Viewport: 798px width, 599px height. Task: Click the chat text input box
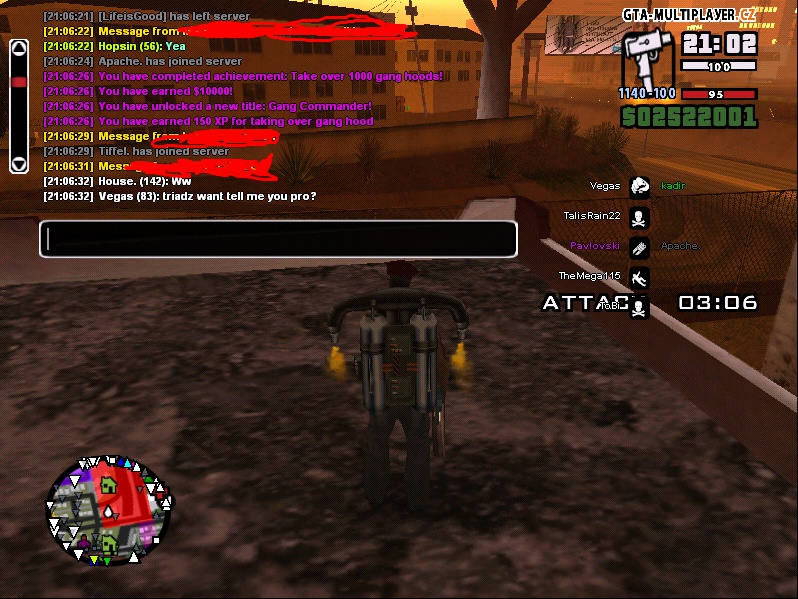pos(278,239)
